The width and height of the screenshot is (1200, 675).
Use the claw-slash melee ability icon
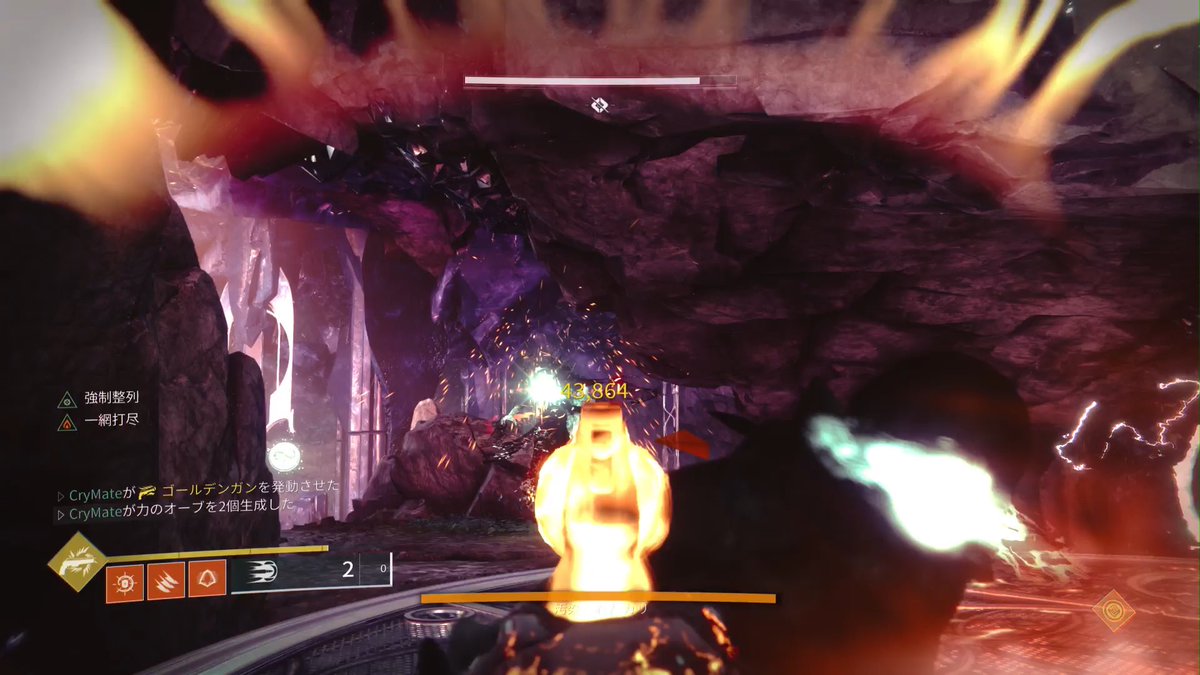coord(166,581)
